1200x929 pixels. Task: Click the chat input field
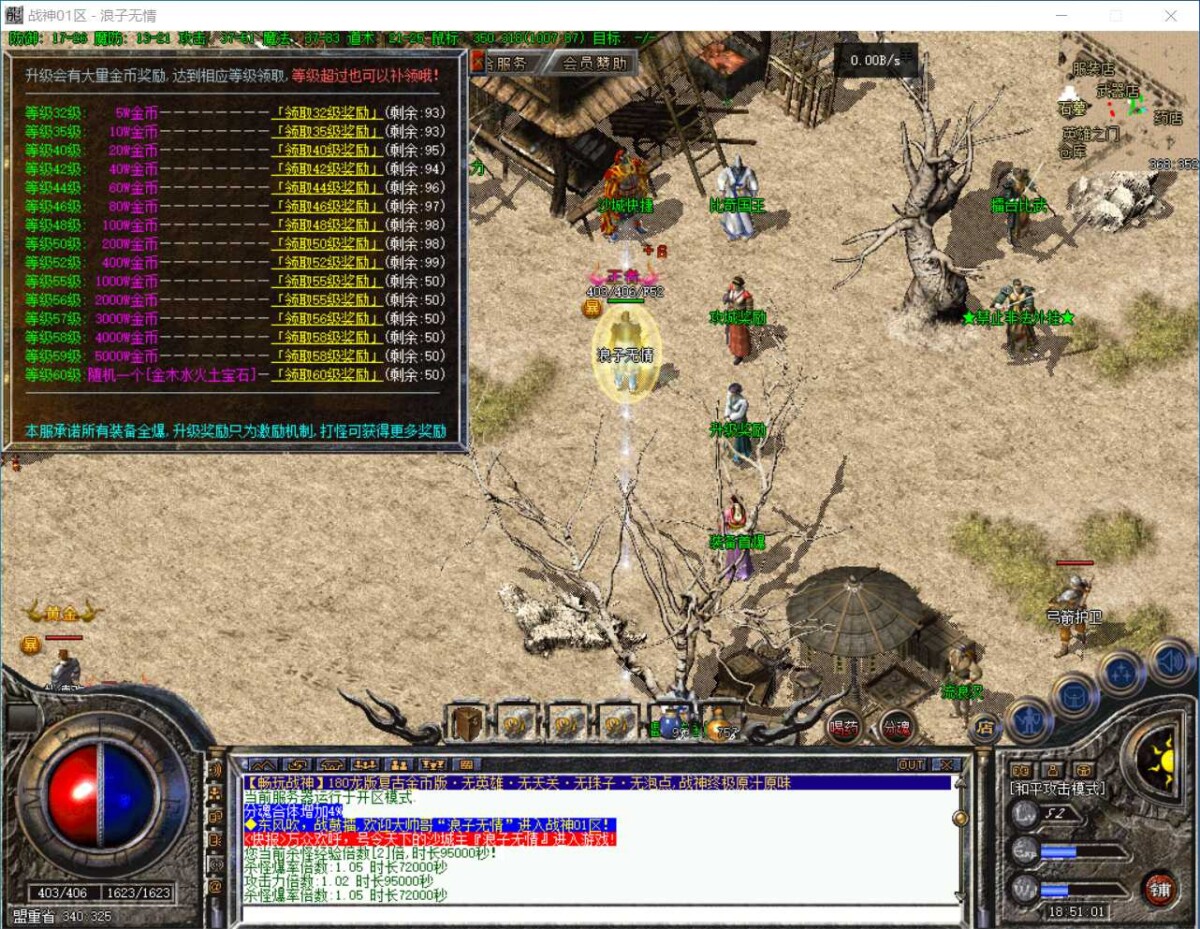(600, 914)
